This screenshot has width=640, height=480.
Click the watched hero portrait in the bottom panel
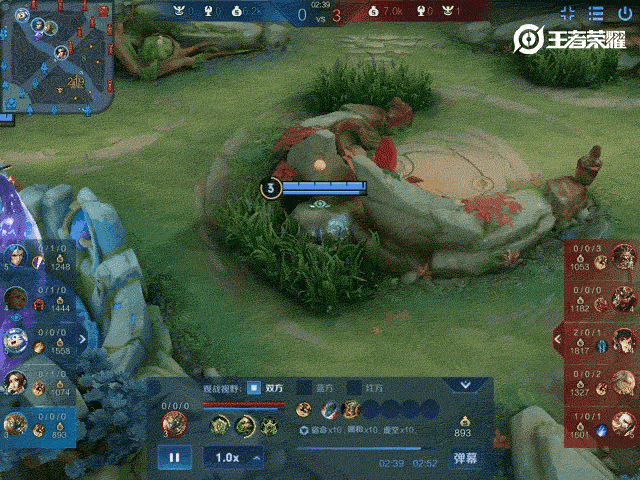click(174, 424)
